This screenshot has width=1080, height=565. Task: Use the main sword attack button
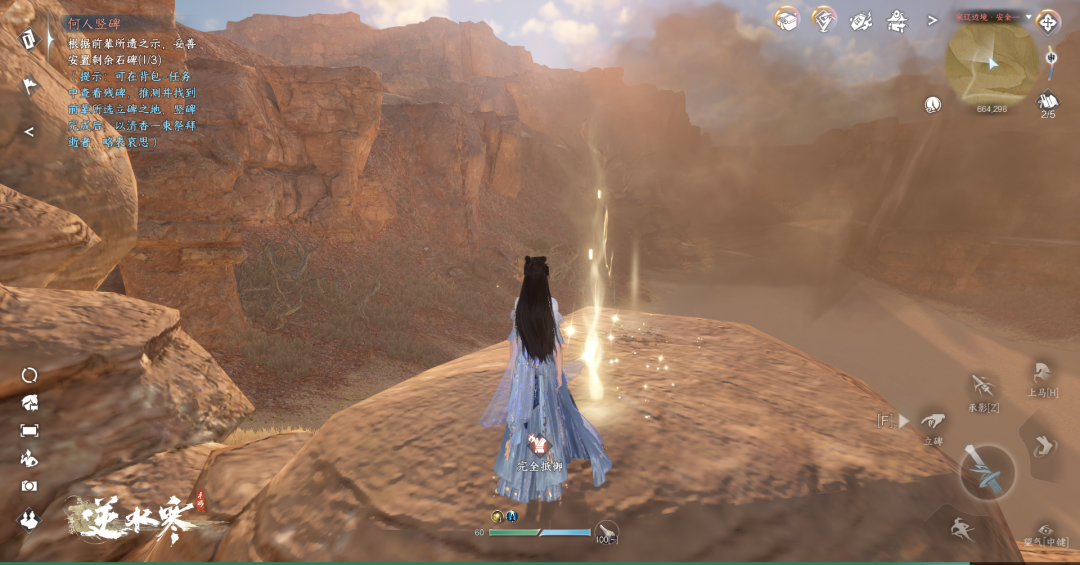(x=988, y=472)
